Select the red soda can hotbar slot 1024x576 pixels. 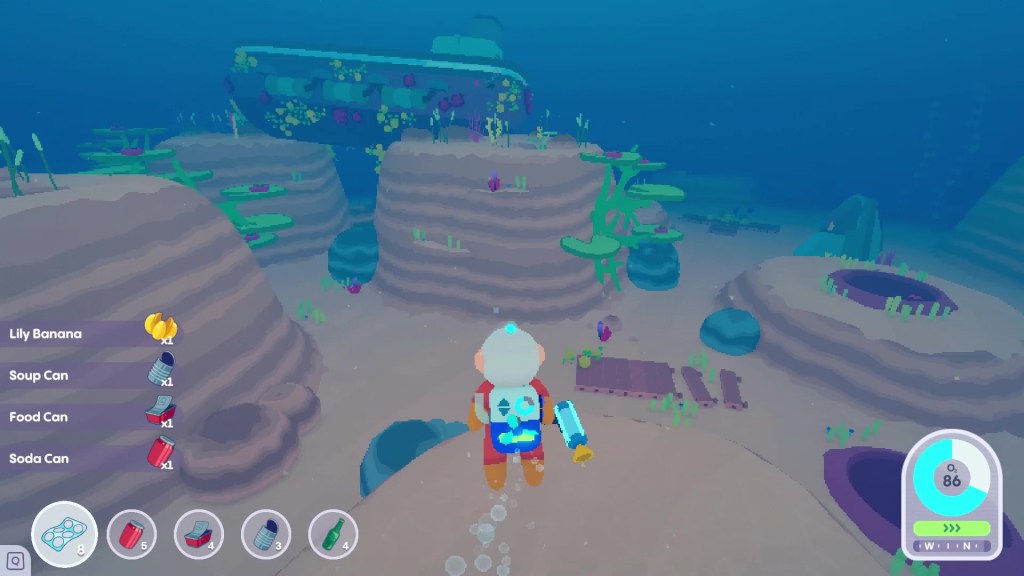point(131,534)
